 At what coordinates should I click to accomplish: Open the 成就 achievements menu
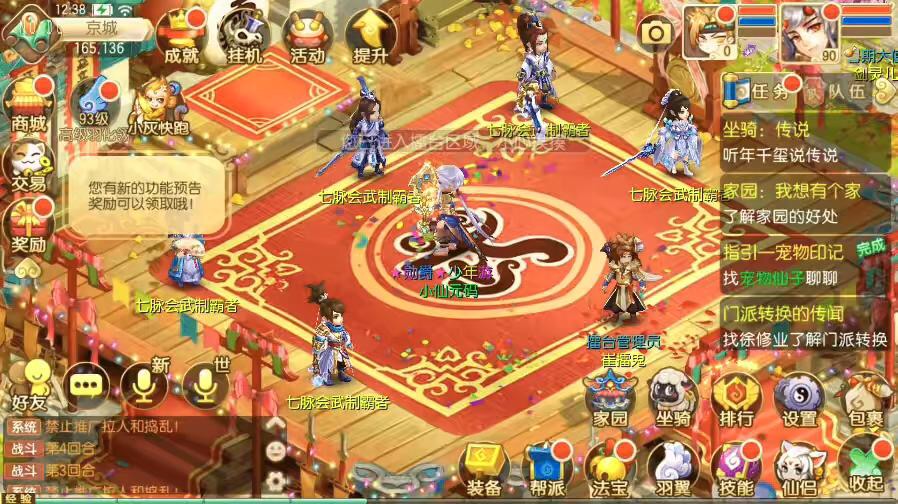[181, 38]
